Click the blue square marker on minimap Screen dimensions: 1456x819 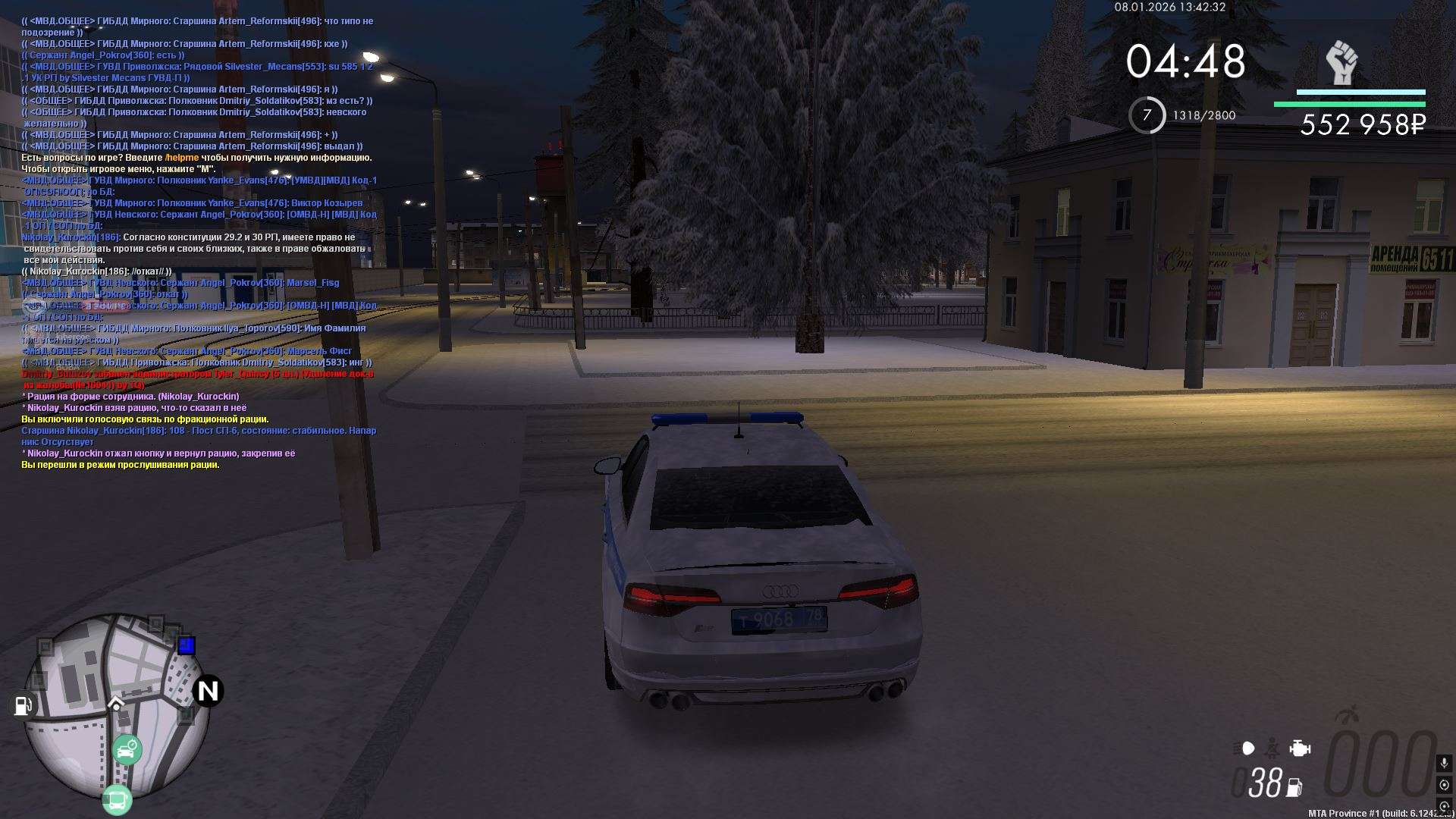pos(187,645)
